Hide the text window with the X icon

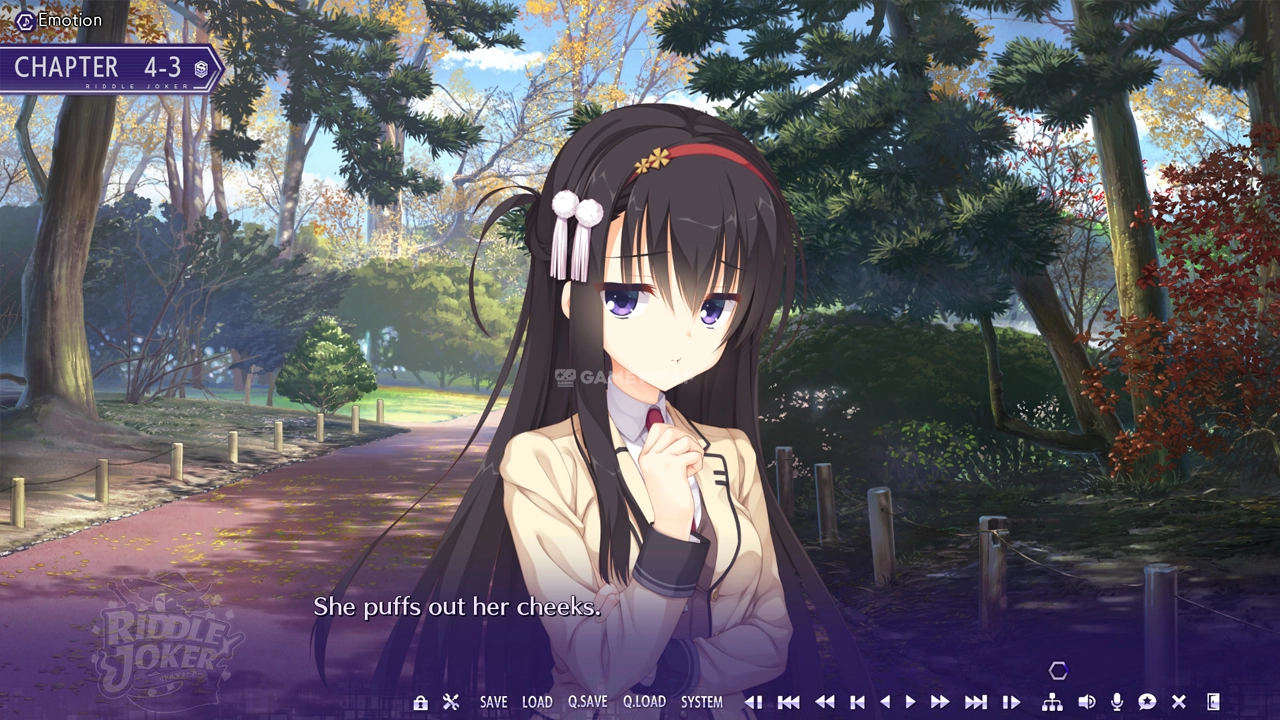(1179, 702)
